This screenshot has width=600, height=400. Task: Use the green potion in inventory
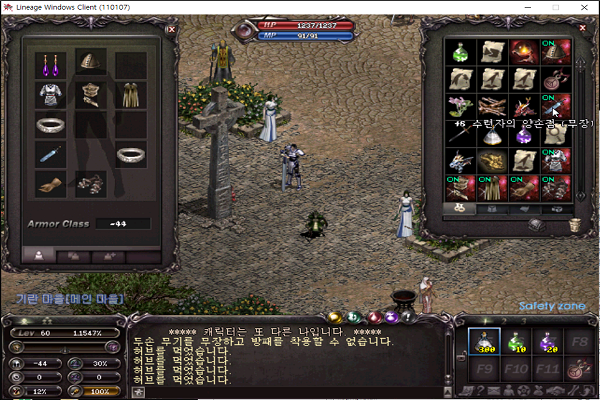461,52
